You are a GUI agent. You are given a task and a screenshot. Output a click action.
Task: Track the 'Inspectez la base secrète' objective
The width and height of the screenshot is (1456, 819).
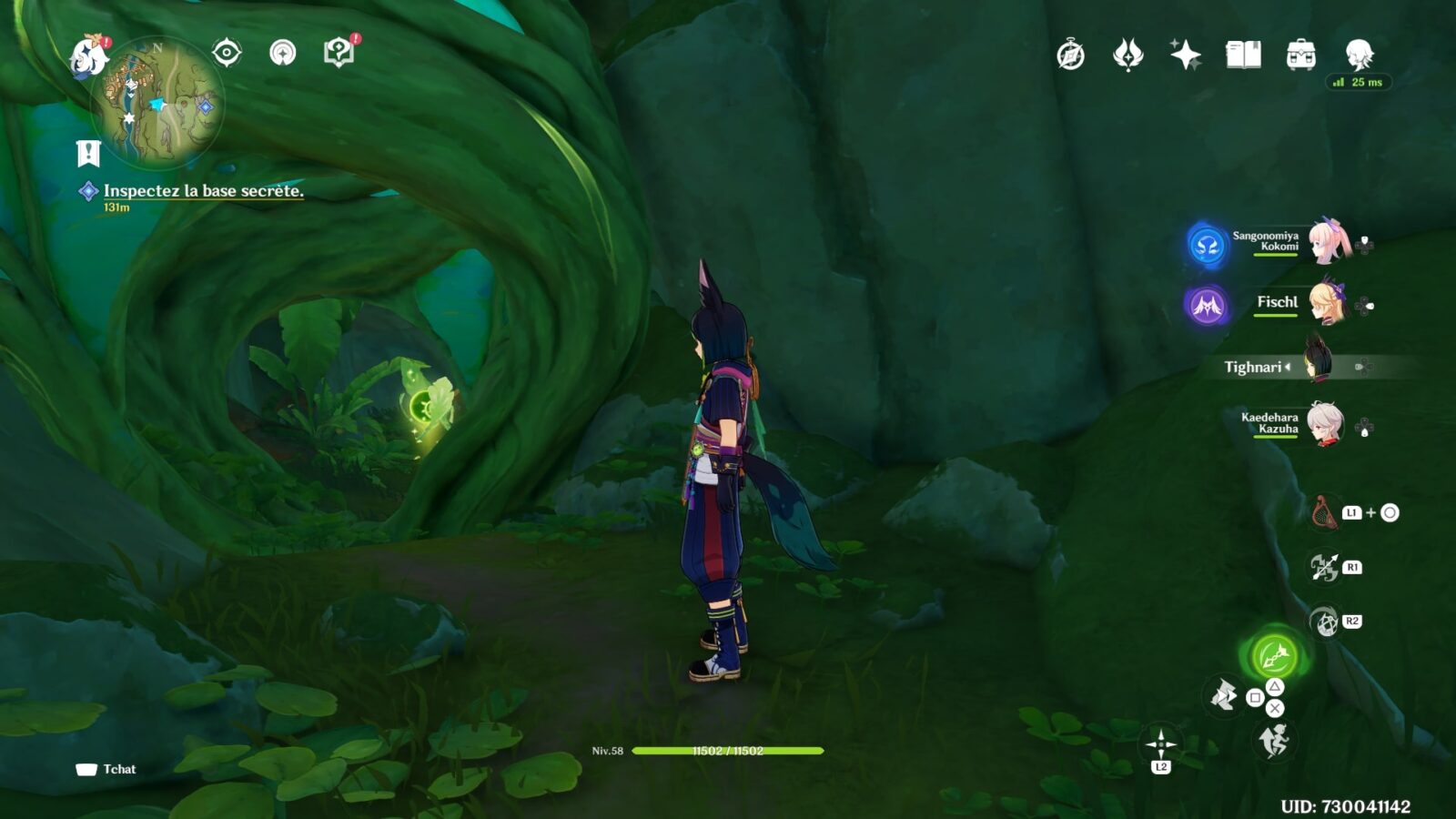pyautogui.click(x=202, y=191)
